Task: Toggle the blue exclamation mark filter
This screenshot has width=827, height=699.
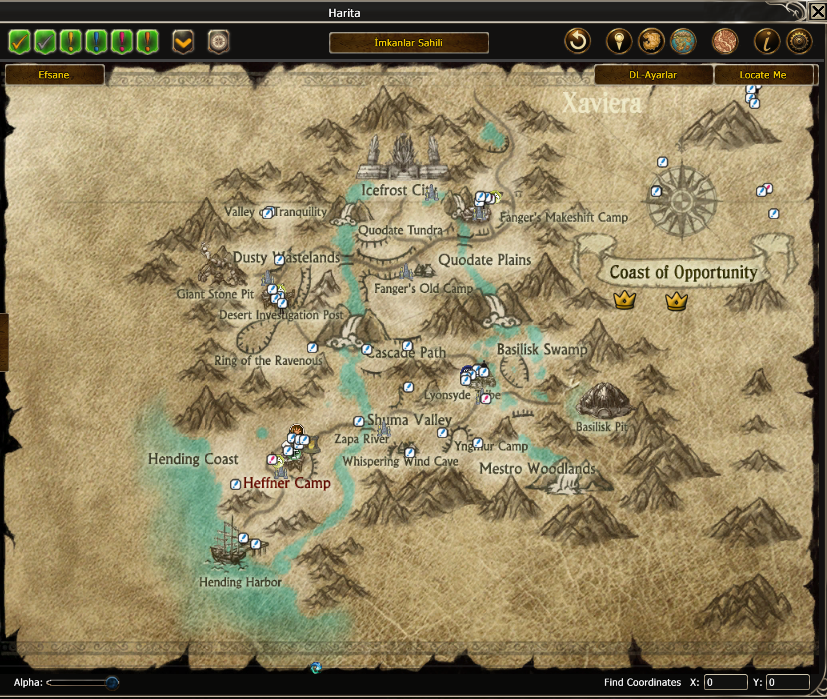Action: [97, 42]
